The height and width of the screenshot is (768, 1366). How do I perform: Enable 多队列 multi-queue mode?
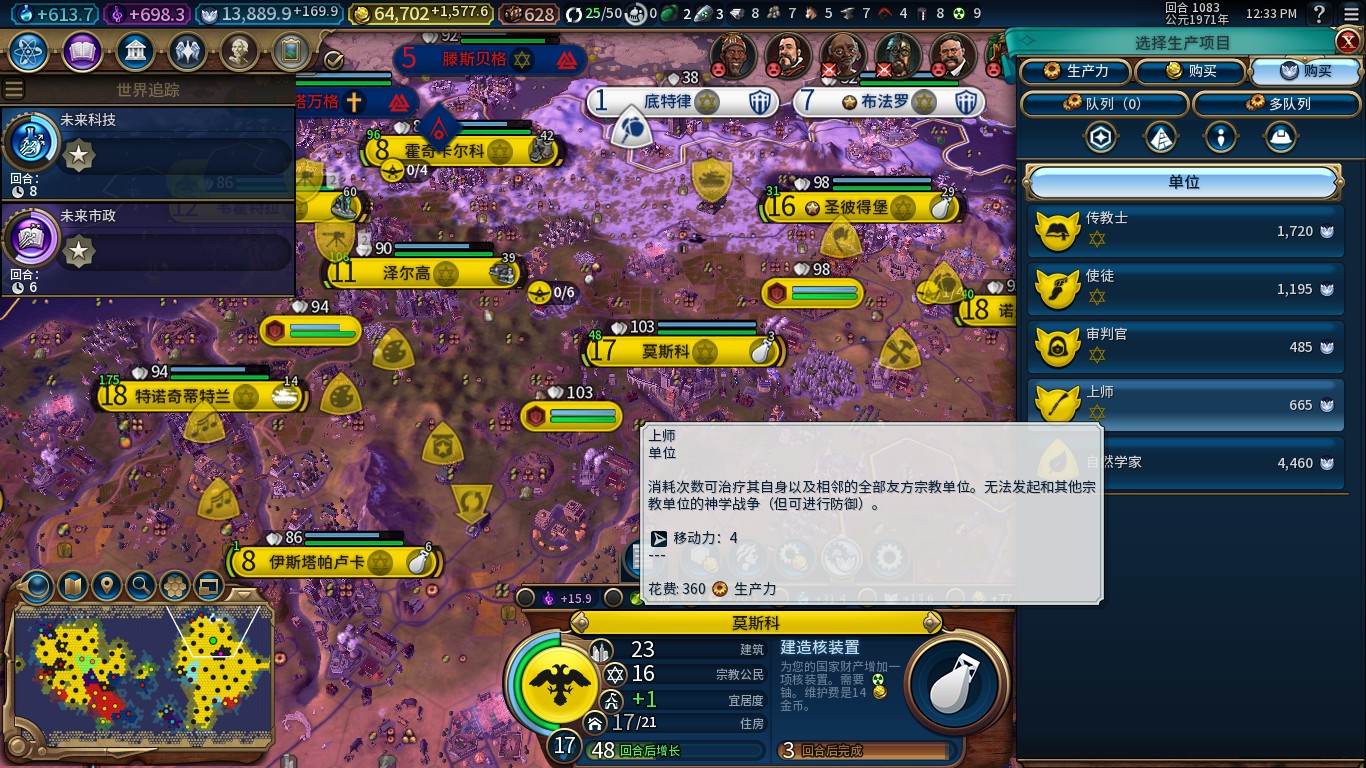pos(1279,104)
